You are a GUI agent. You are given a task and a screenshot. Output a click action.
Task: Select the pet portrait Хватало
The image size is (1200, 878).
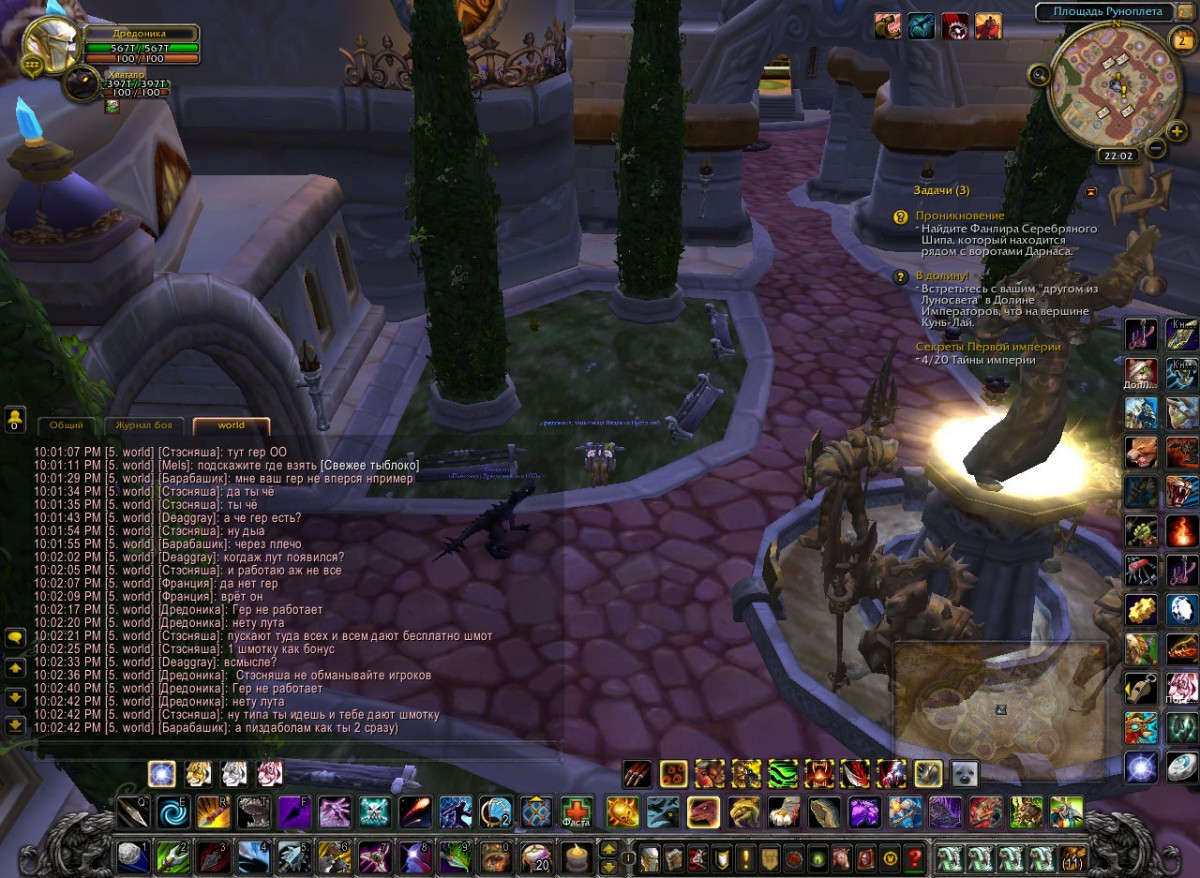pos(81,84)
